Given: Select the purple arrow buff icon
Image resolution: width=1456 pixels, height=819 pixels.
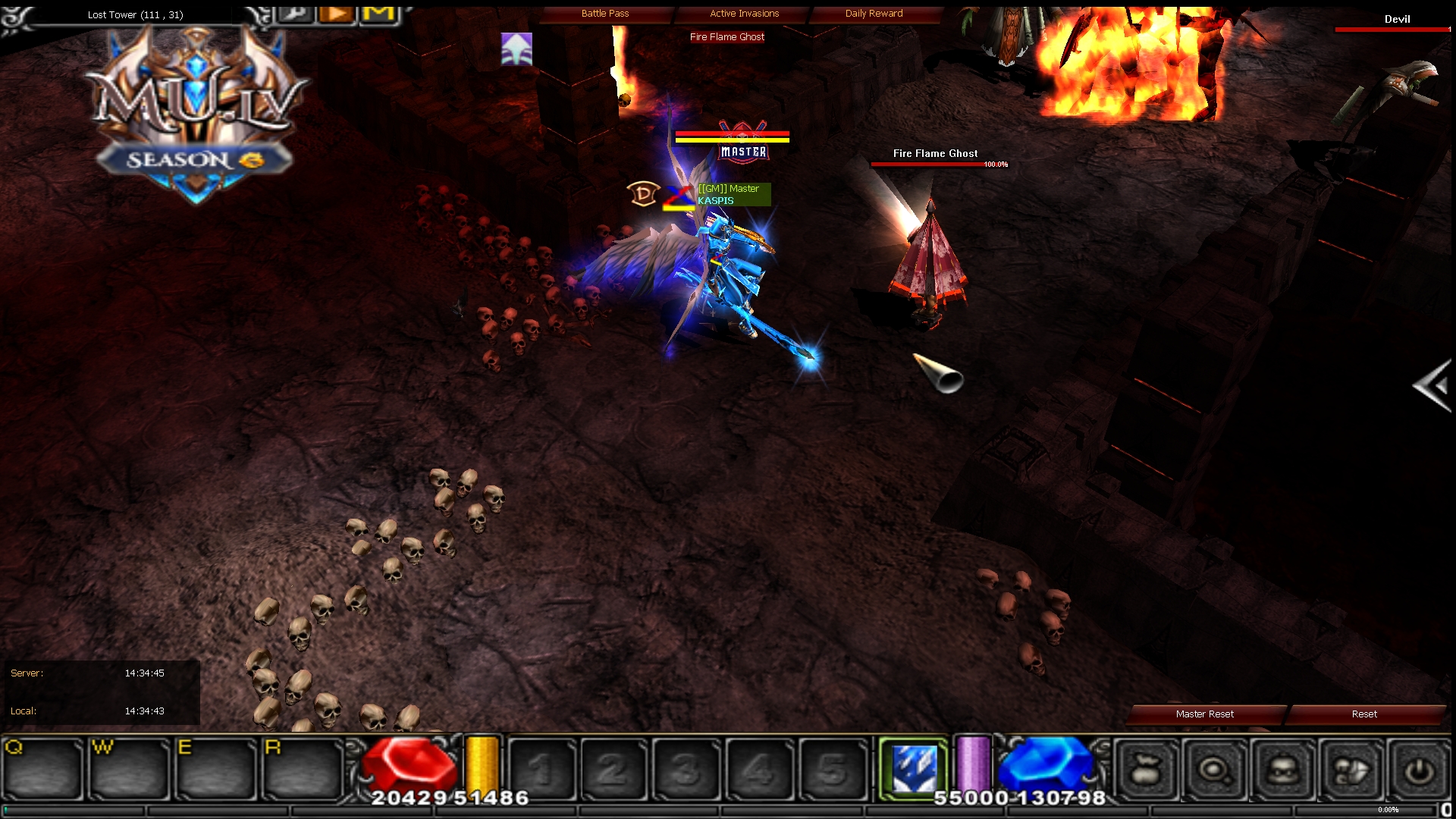Looking at the screenshot, I should tap(516, 49).
